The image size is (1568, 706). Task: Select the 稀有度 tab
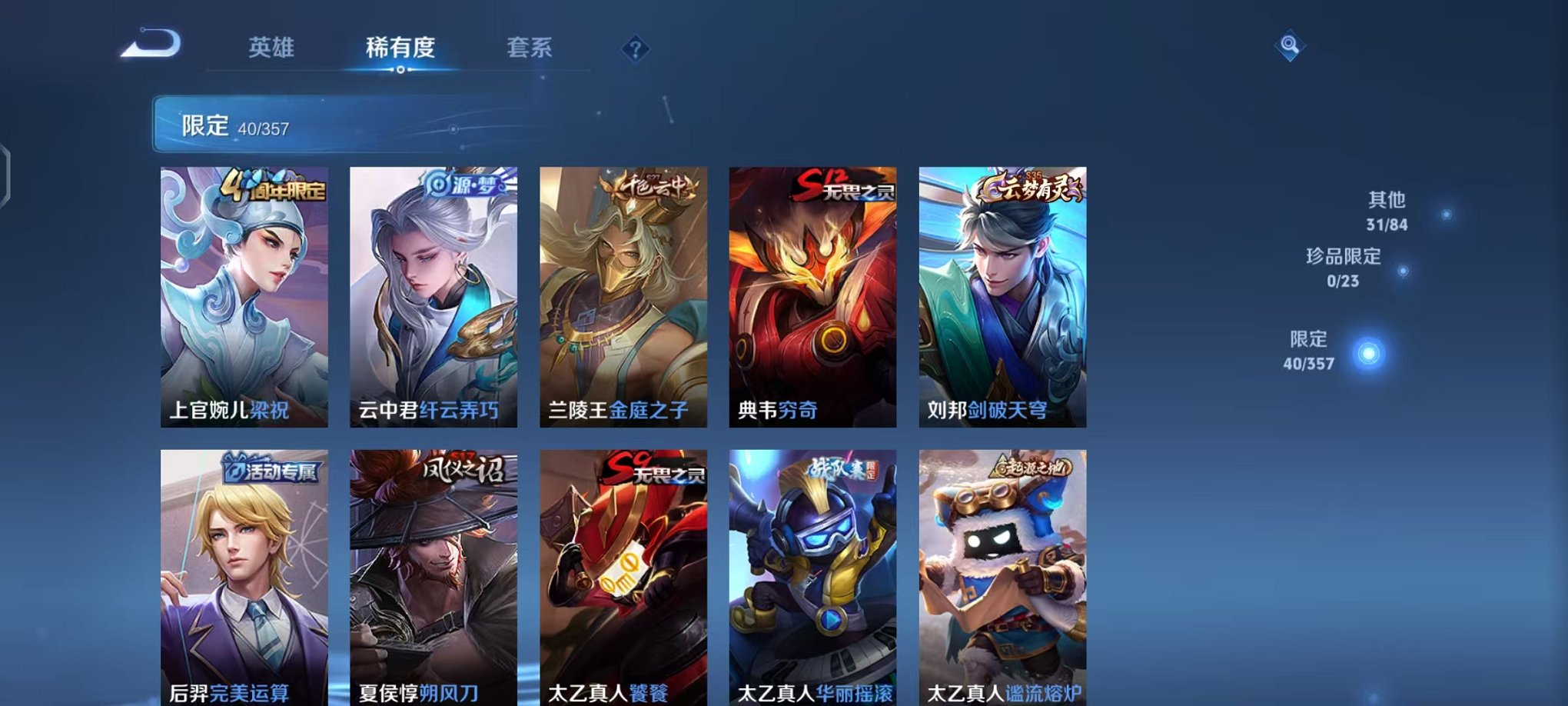tap(400, 48)
